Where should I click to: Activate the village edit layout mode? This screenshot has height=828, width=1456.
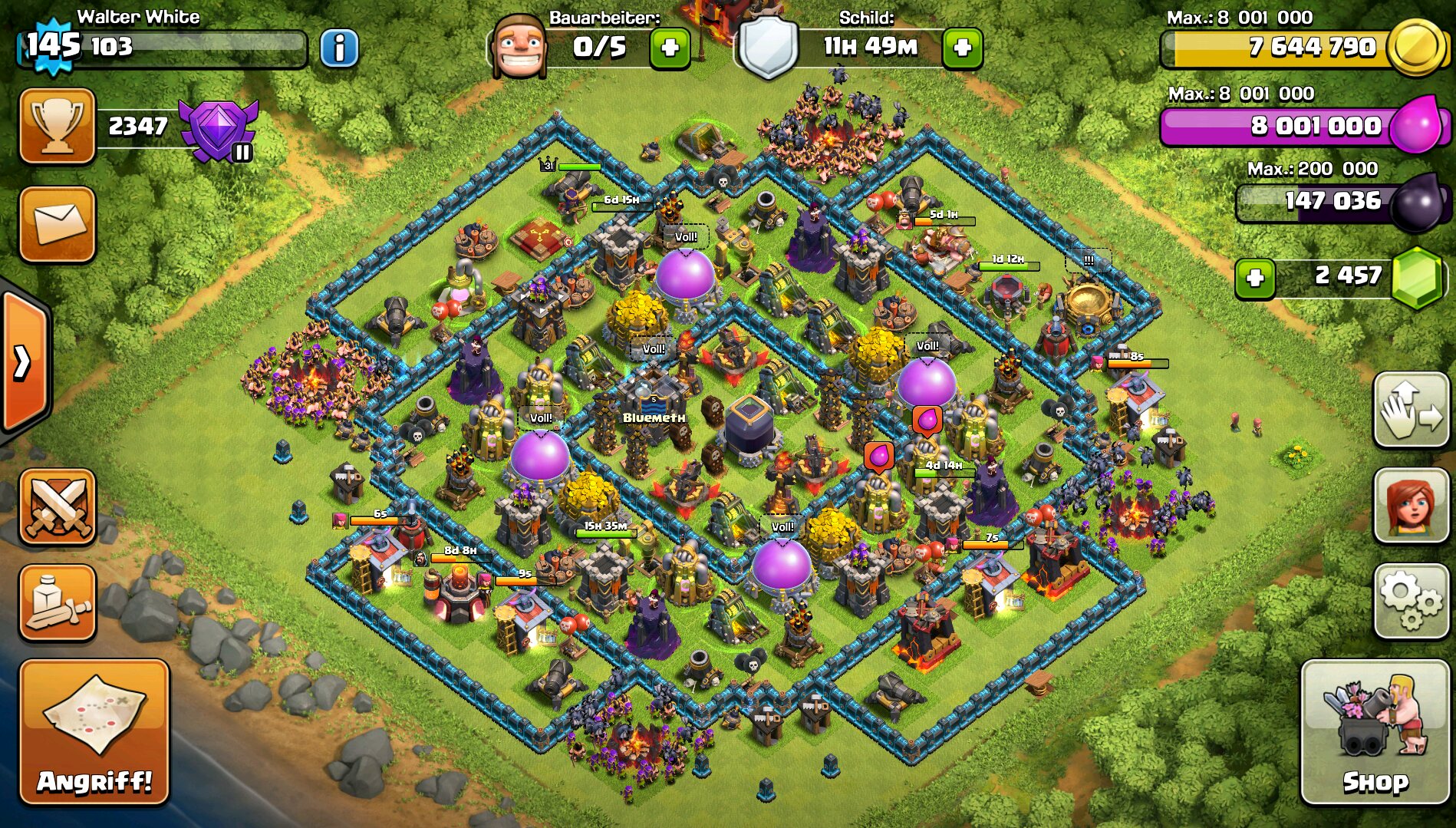1410,410
